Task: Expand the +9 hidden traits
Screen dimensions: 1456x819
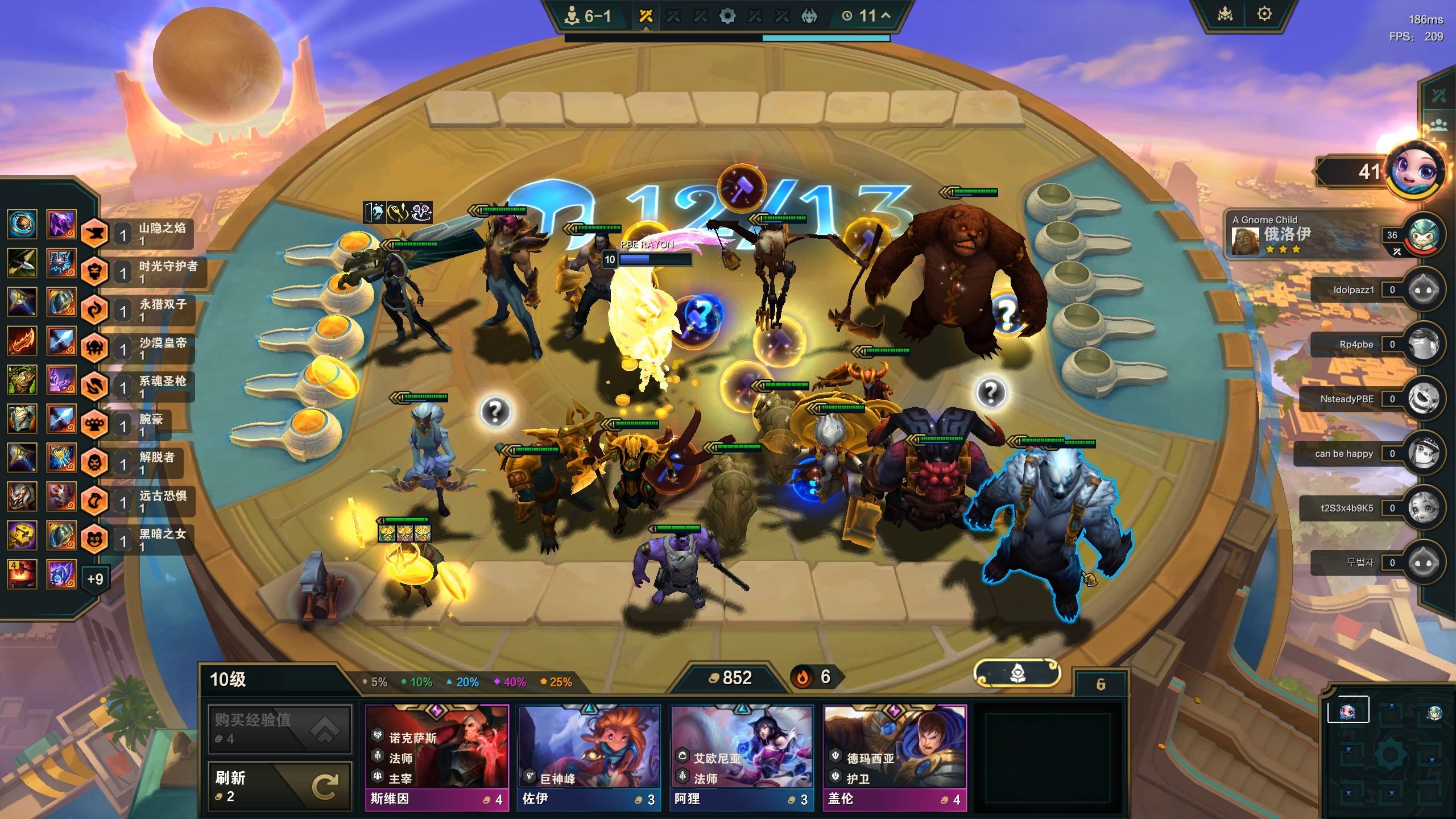Action: (95, 579)
